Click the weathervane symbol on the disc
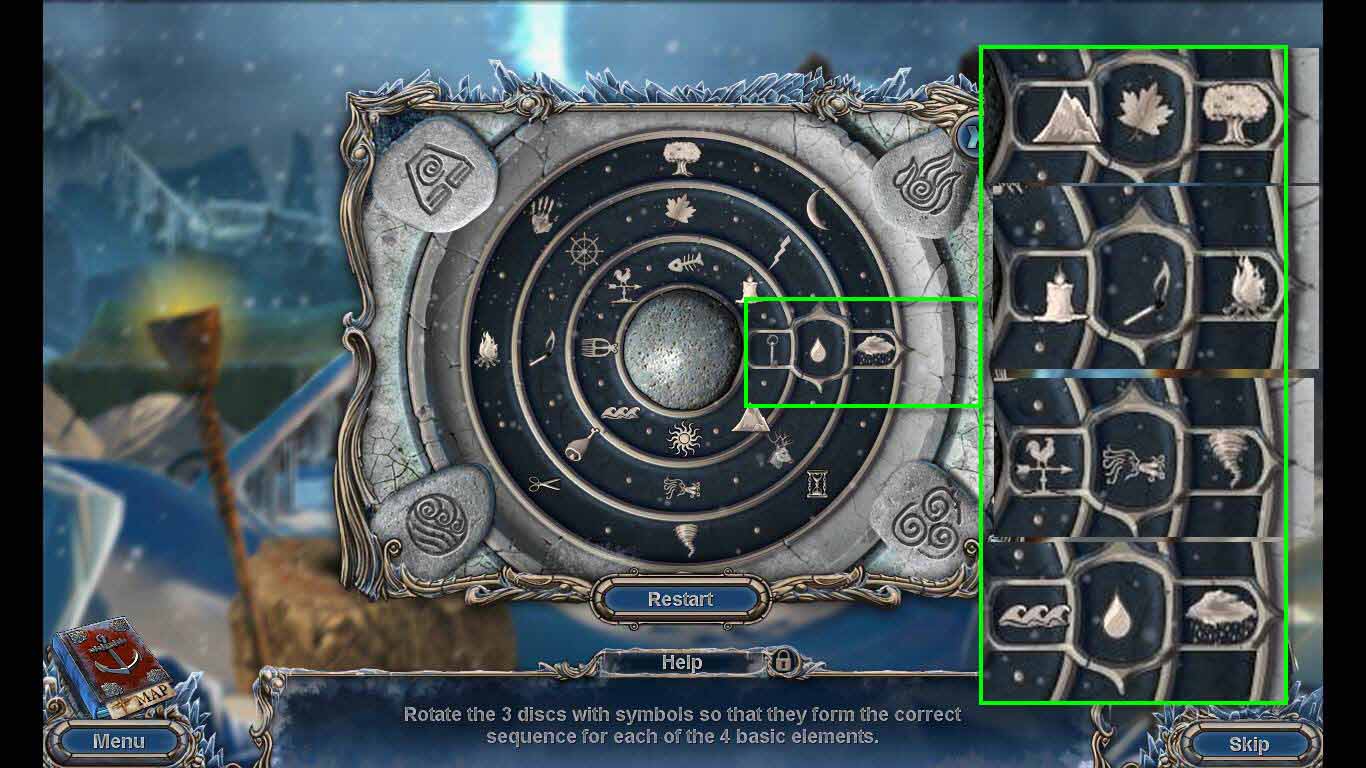This screenshot has height=768, width=1366. tap(623, 283)
